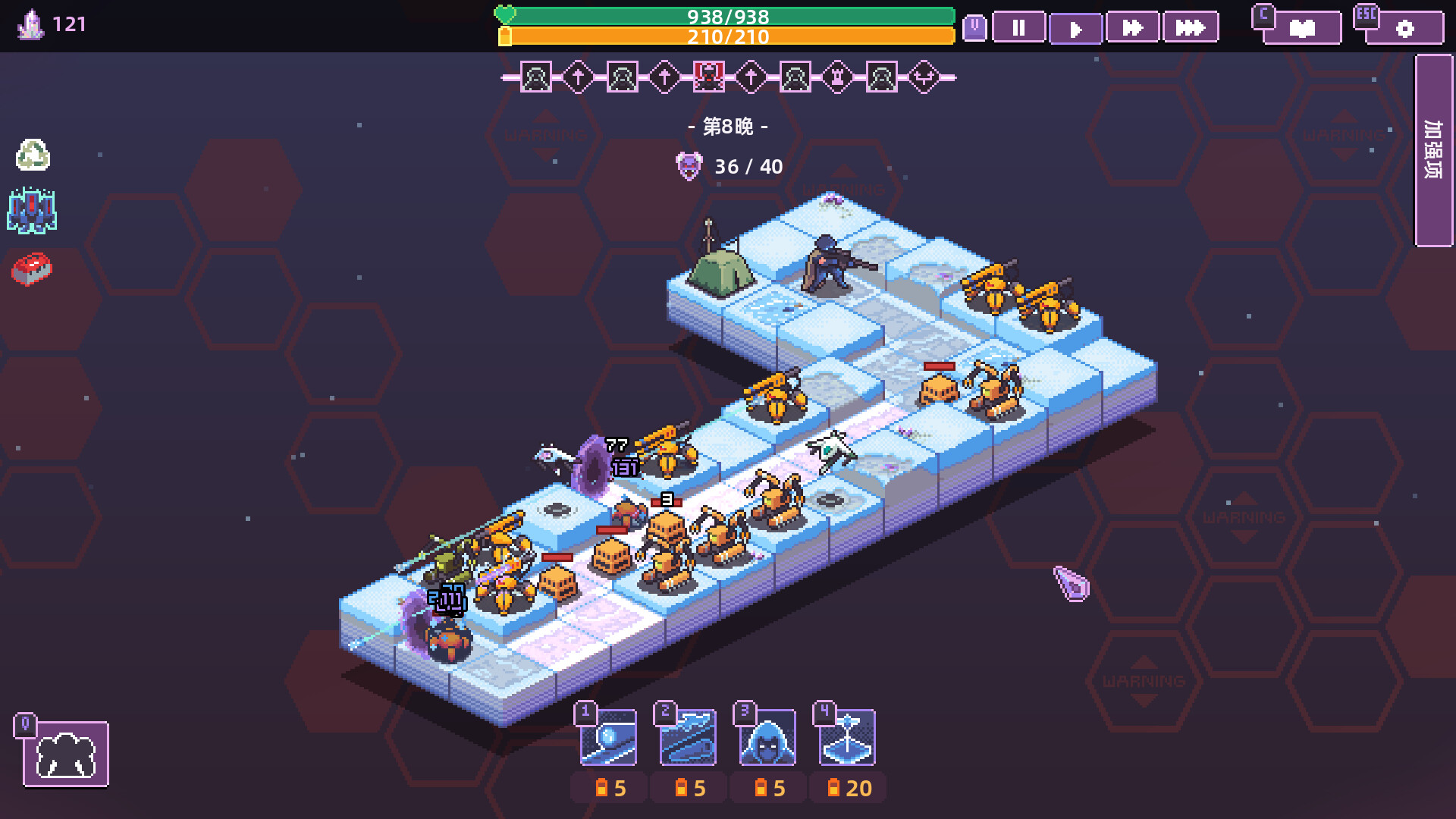Pause the game with the pause control
The height and width of the screenshot is (819, 1456).
(1019, 28)
